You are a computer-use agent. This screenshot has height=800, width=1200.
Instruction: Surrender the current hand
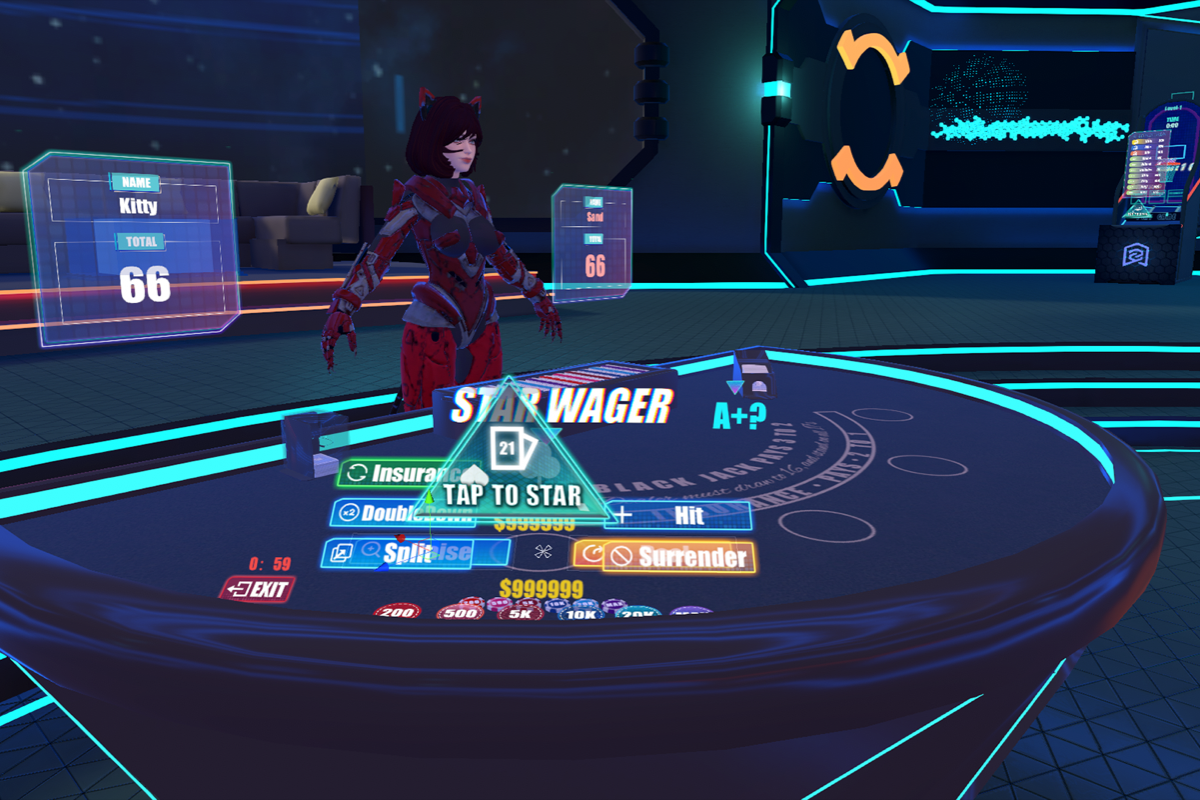[x=680, y=557]
